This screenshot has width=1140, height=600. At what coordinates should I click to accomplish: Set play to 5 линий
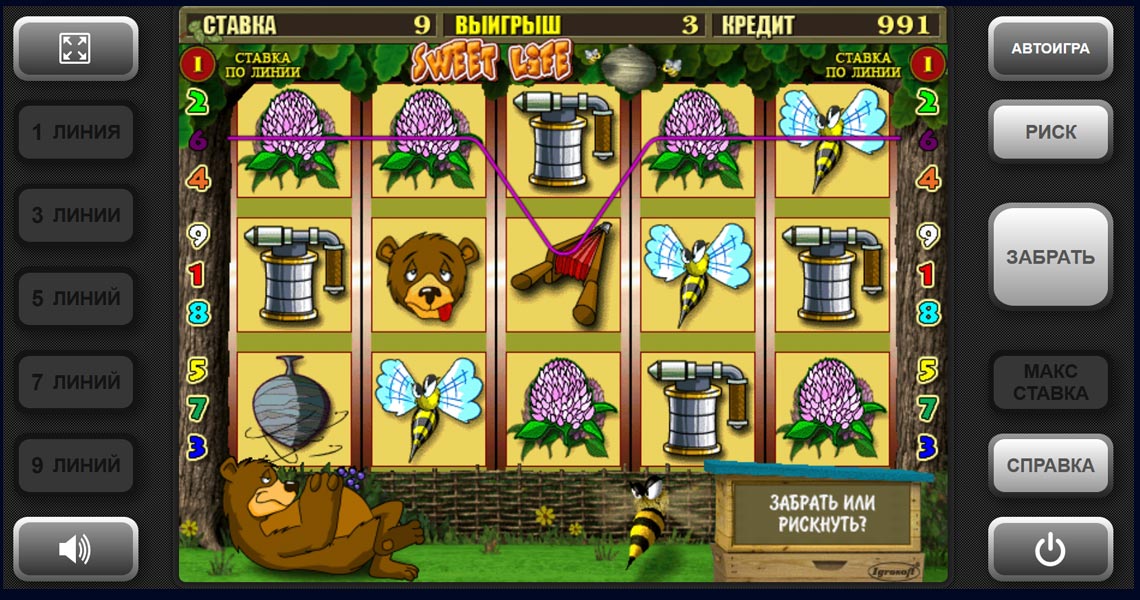click(75, 298)
